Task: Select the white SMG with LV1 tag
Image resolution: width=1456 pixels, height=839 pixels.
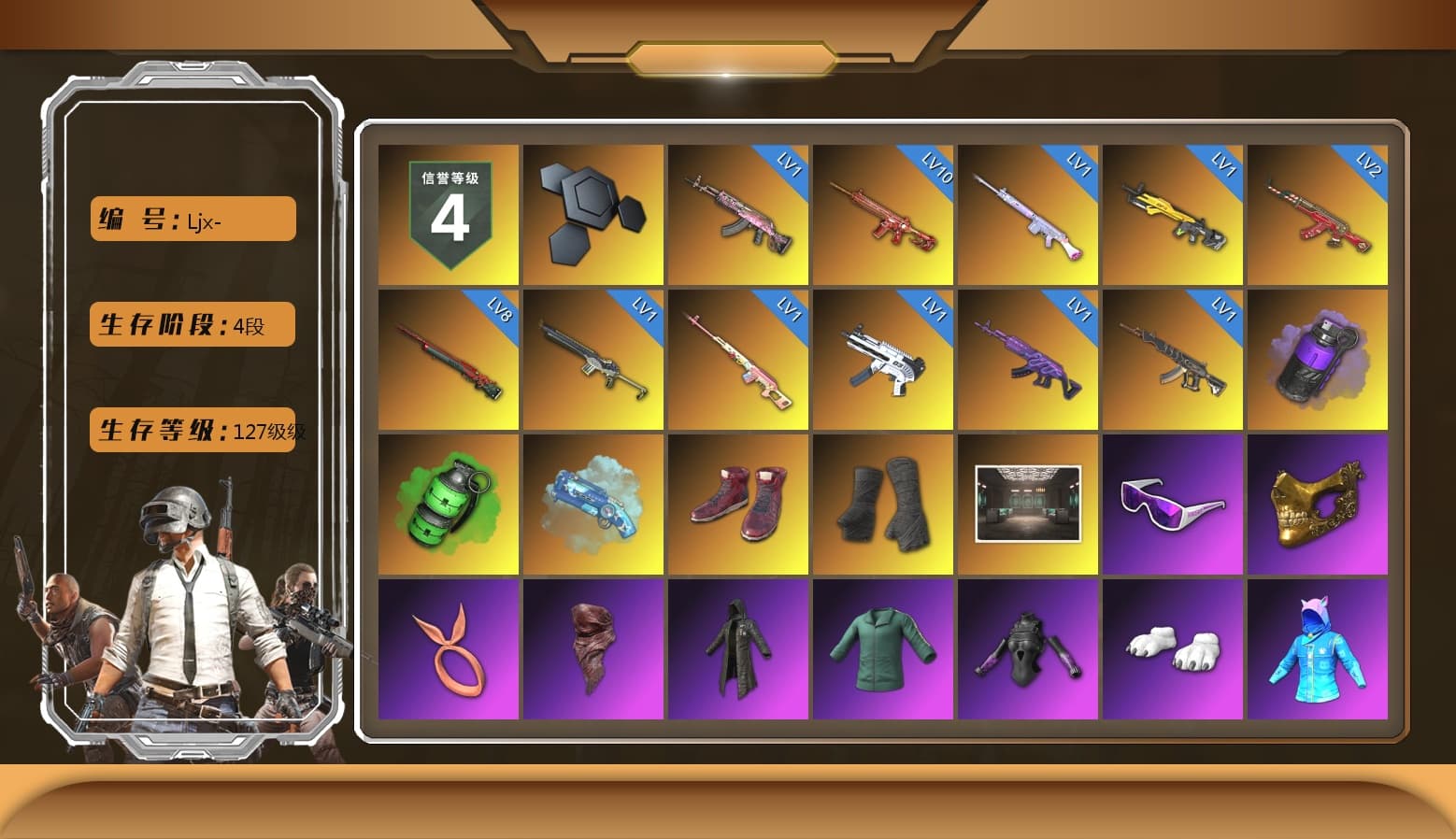Action: tap(883, 360)
